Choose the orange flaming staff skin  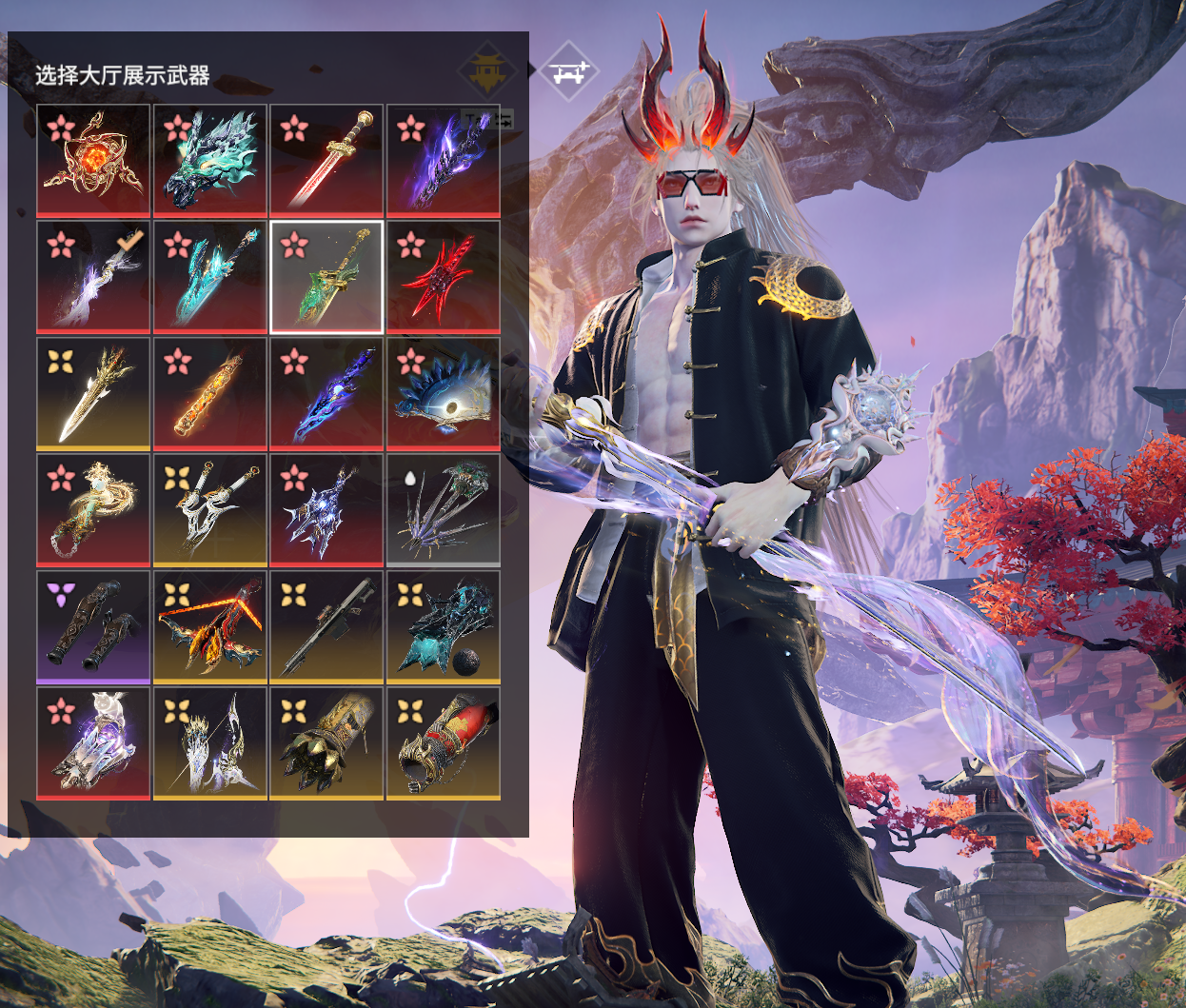(x=210, y=394)
